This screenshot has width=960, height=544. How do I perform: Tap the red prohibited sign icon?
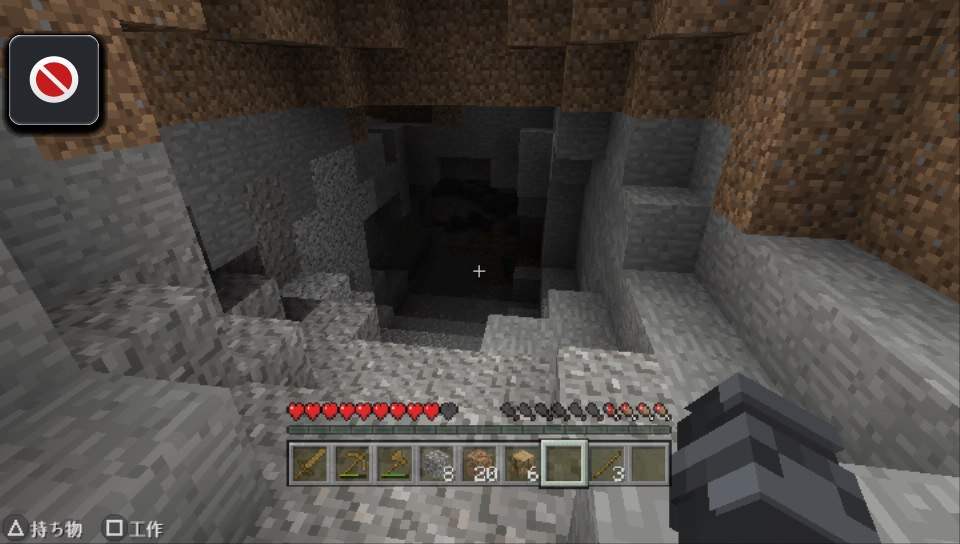(54, 80)
